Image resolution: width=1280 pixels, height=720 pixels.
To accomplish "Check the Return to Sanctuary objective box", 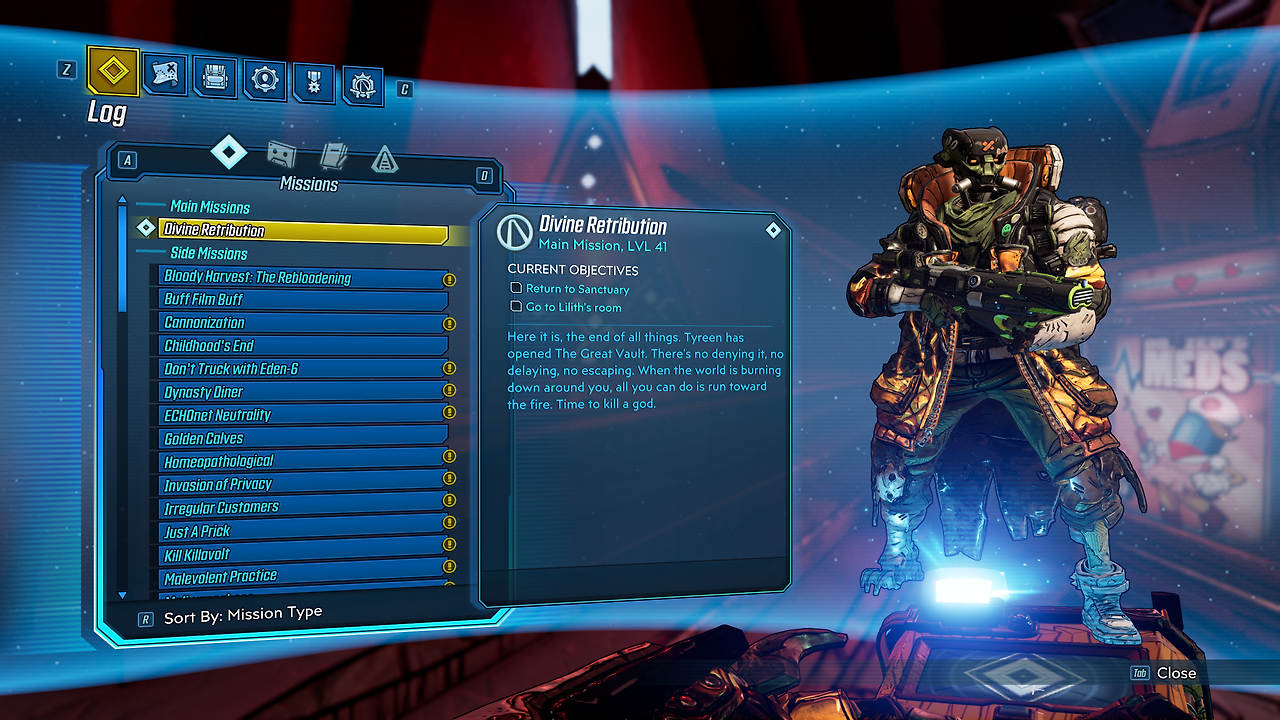I will [516, 289].
